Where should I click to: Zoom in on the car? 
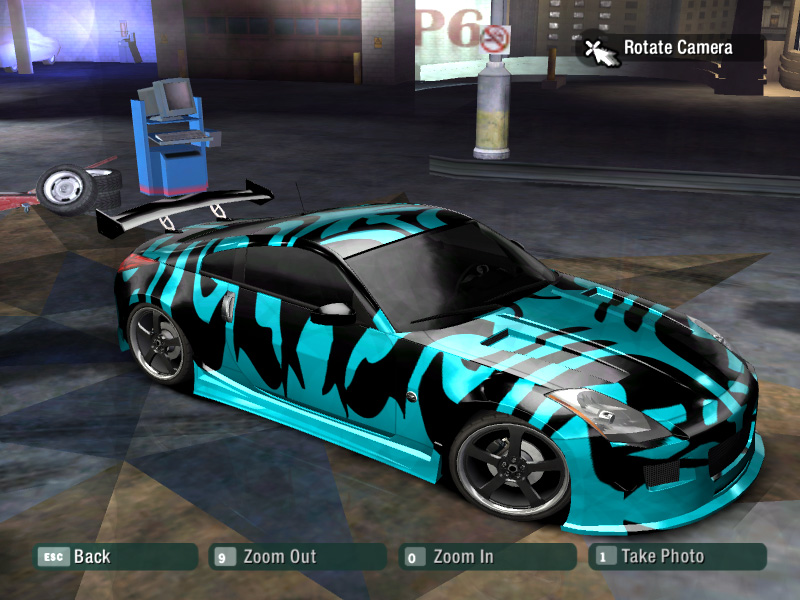point(486,556)
